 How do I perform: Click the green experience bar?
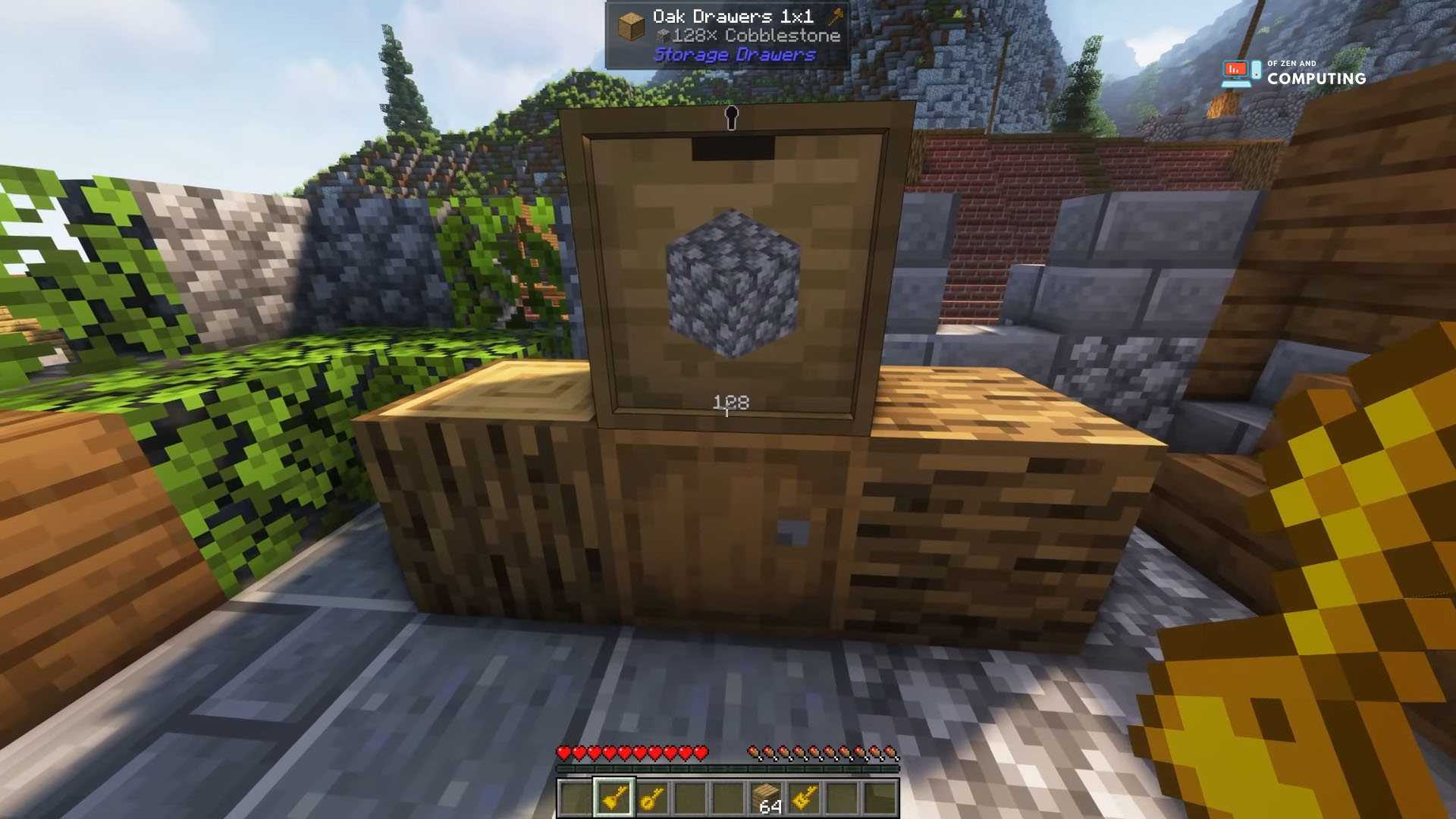pos(728,768)
